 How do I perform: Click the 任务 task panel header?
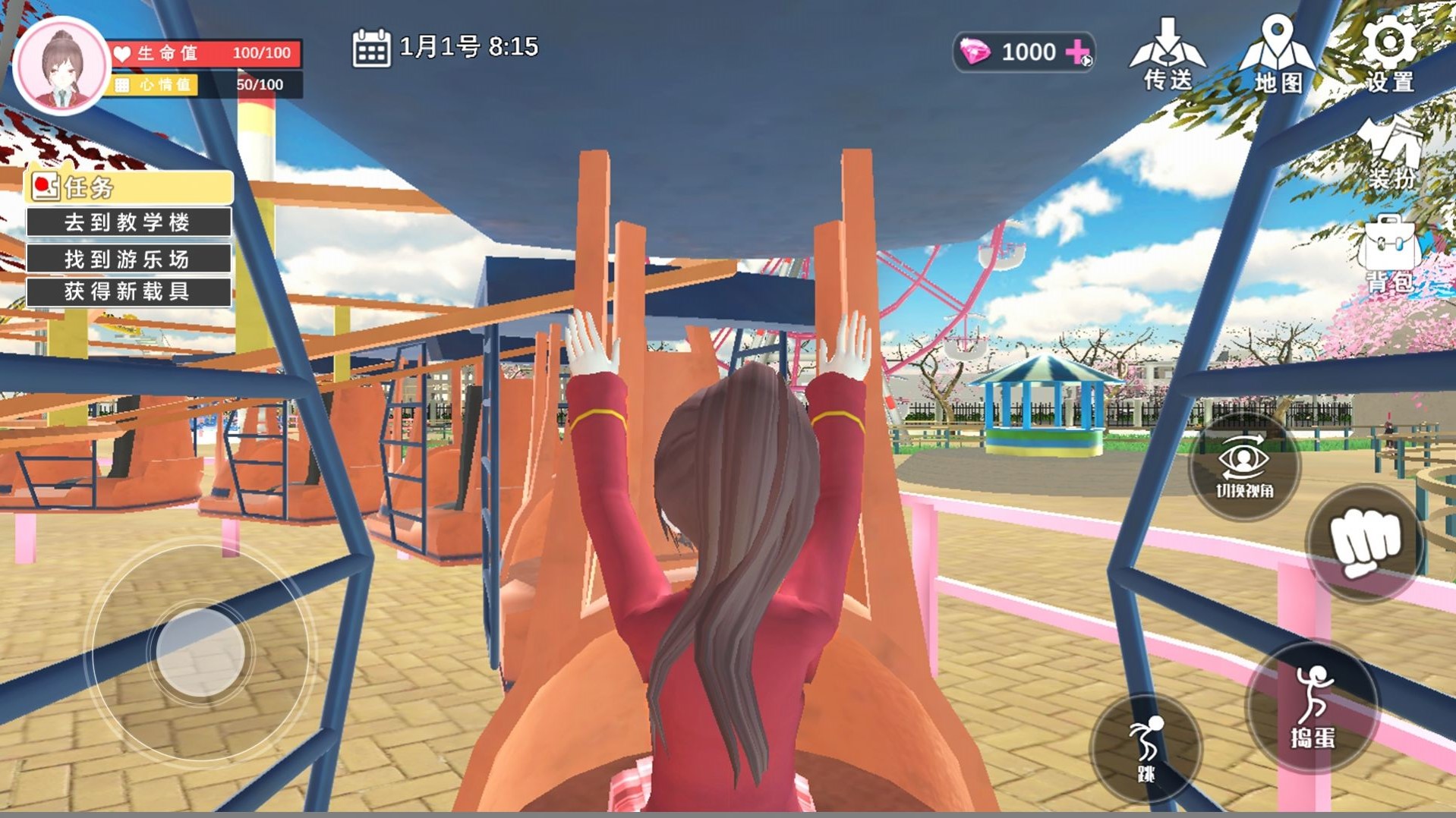(x=129, y=187)
